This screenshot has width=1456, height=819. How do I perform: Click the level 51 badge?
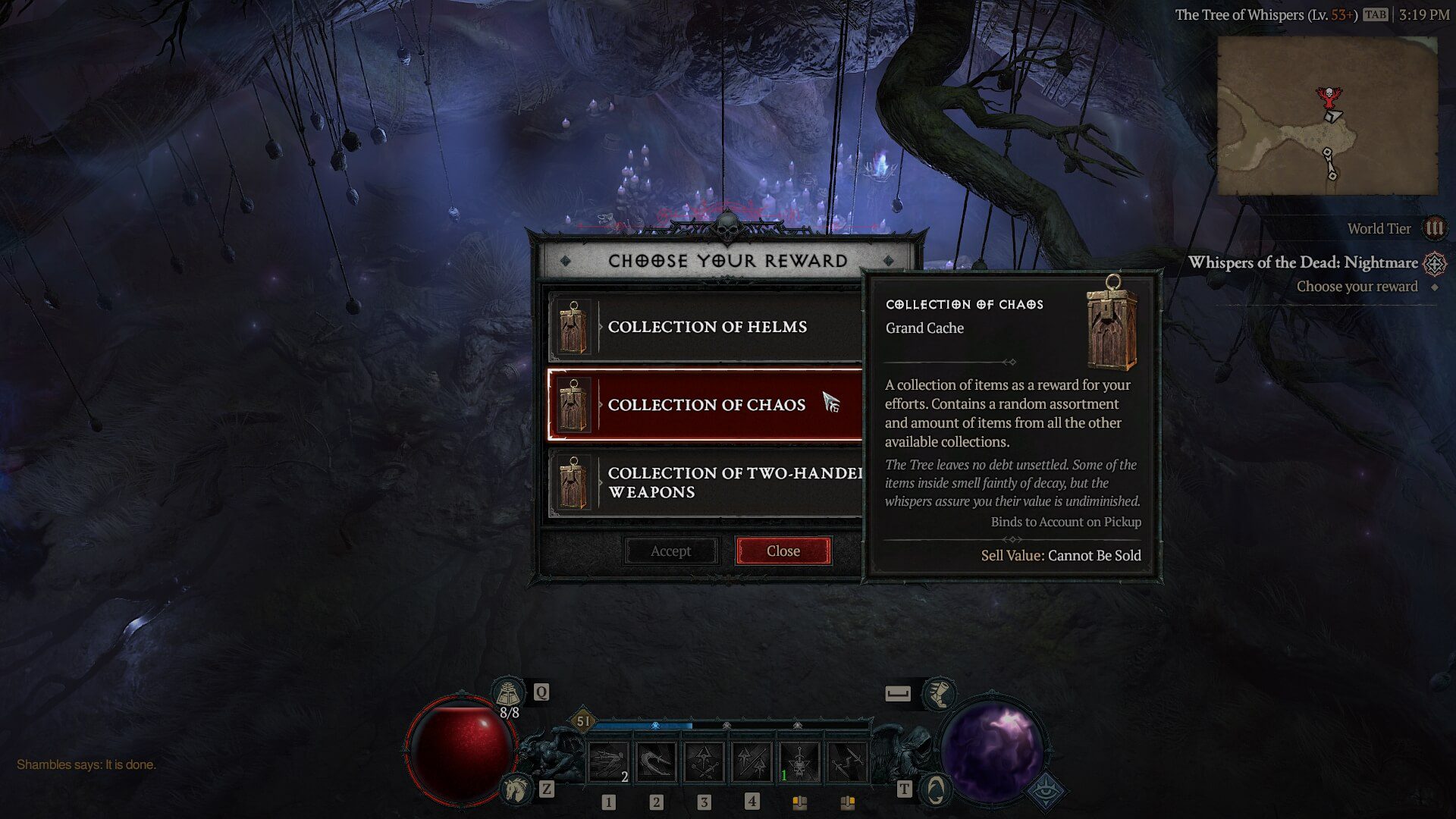pyautogui.click(x=582, y=721)
